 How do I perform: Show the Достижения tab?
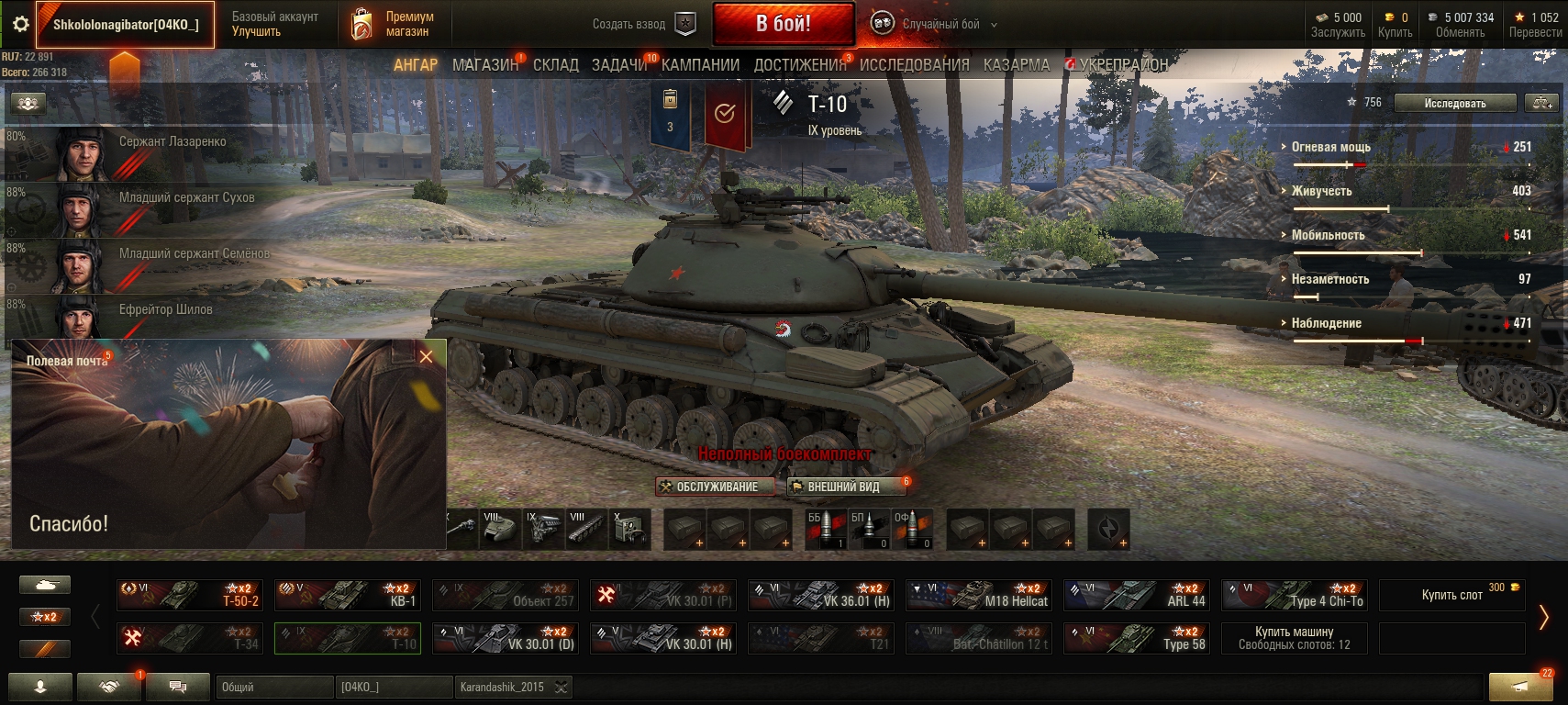(800, 65)
